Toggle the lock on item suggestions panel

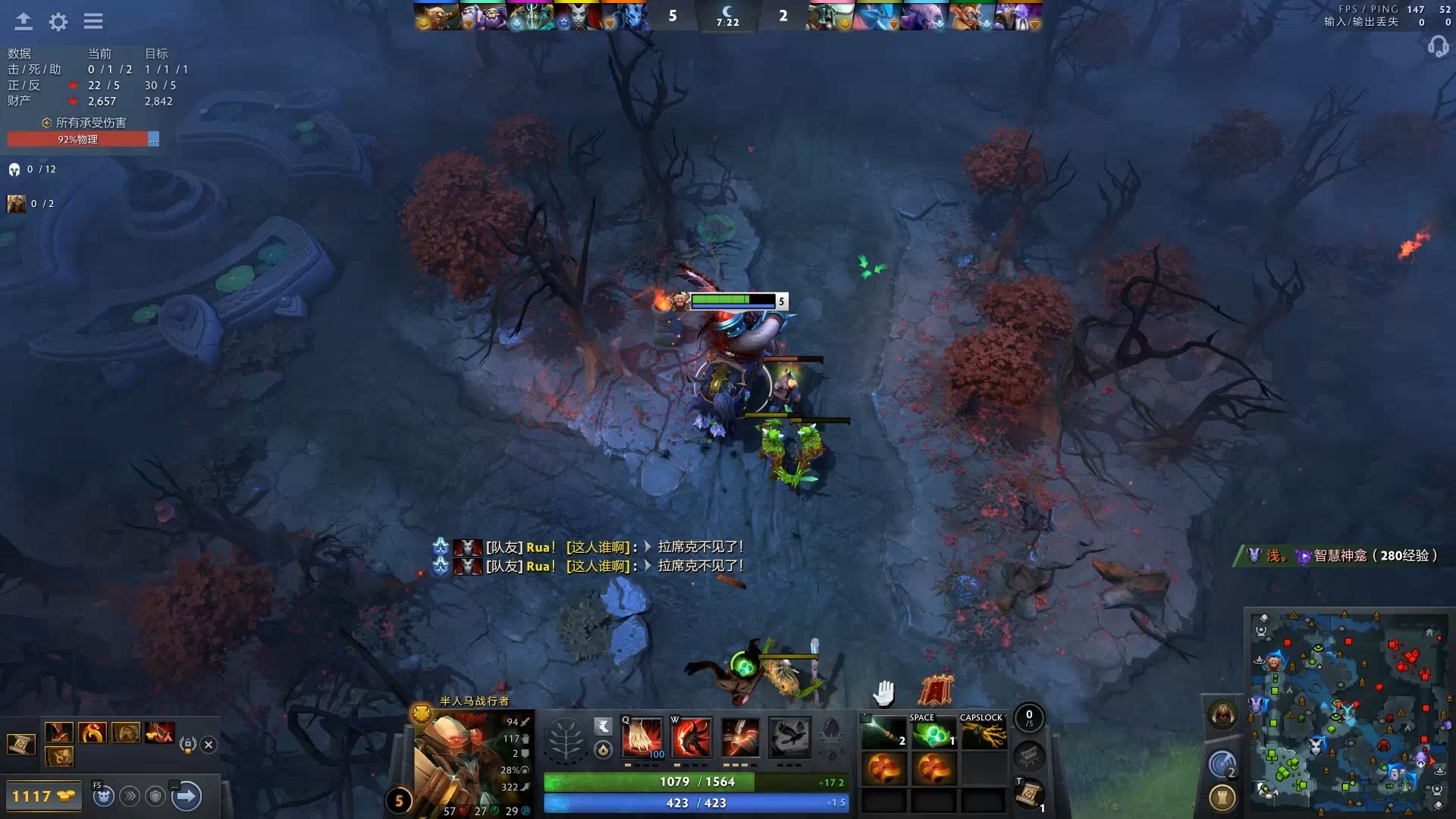click(x=188, y=745)
